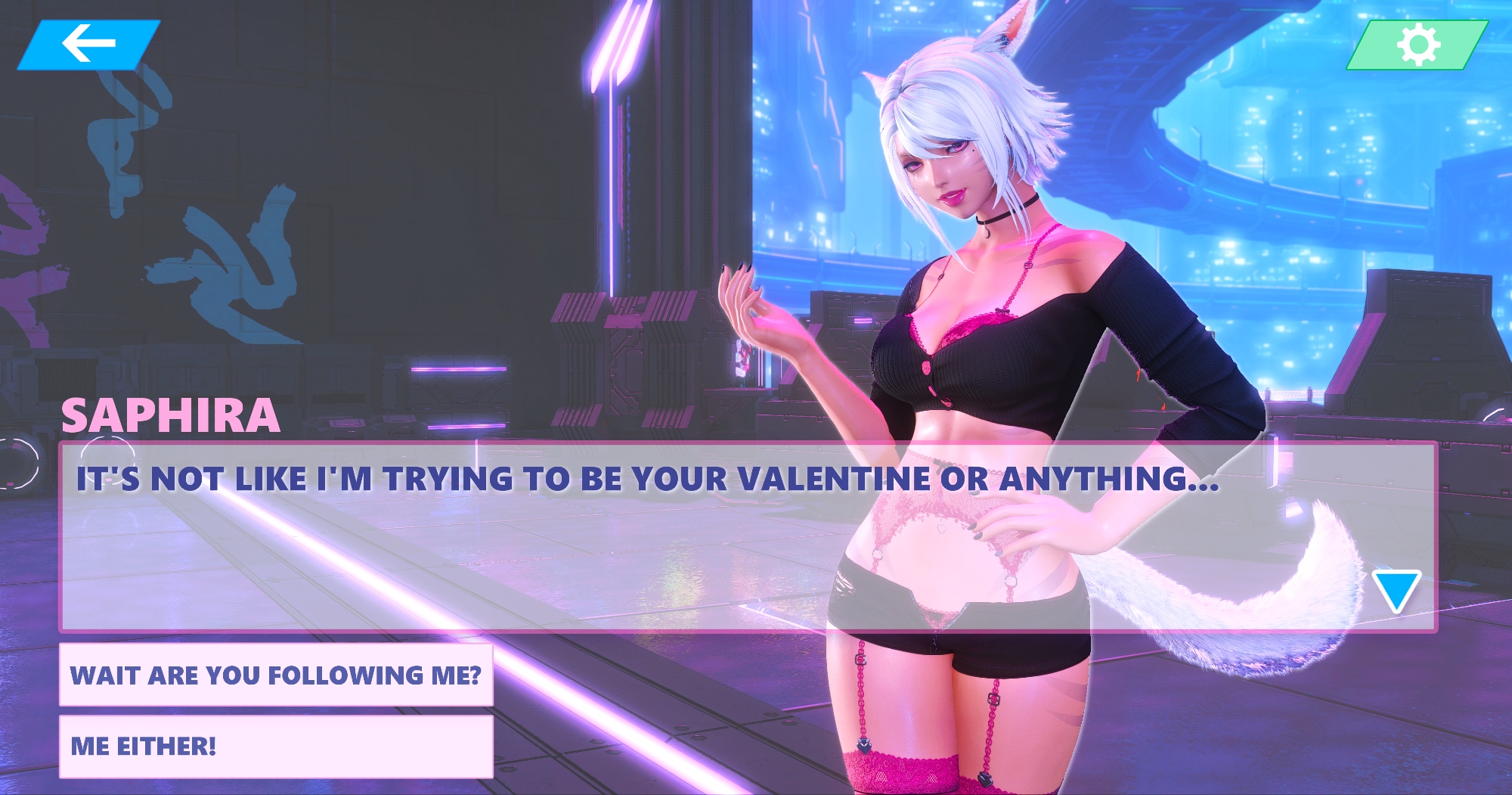This screenshot has width=1512, height=795.
Task: Choose reply "Wait are you following me?"
Action: click(x=276, y=675)
